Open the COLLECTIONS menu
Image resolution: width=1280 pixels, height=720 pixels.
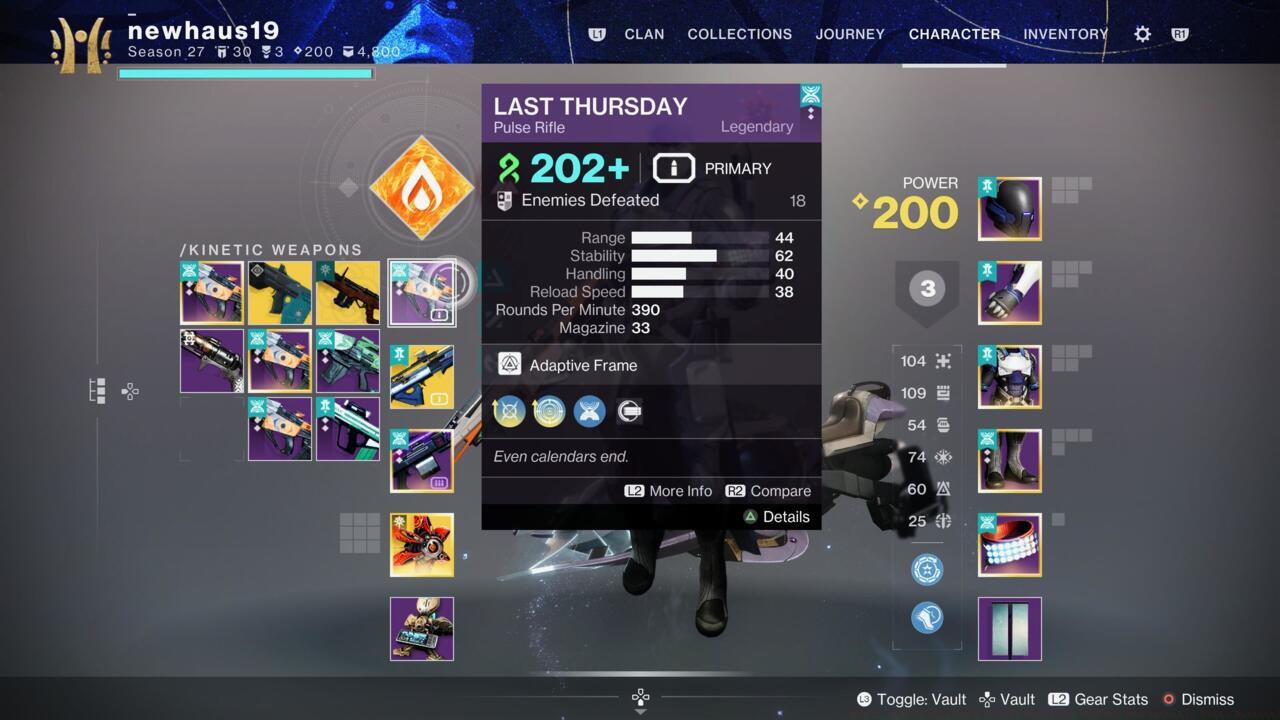tap(739, 34)
